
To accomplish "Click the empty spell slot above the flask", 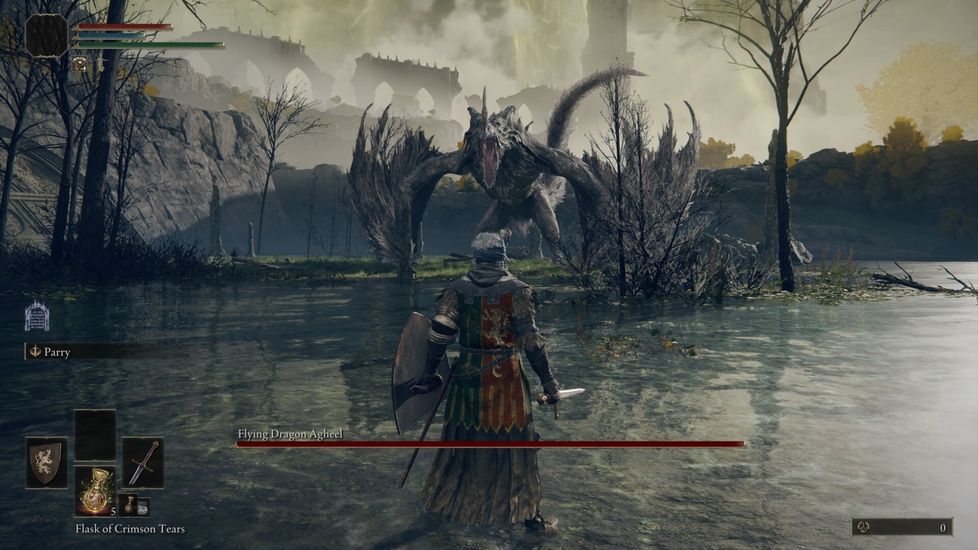I will click(x=95, y=435).
